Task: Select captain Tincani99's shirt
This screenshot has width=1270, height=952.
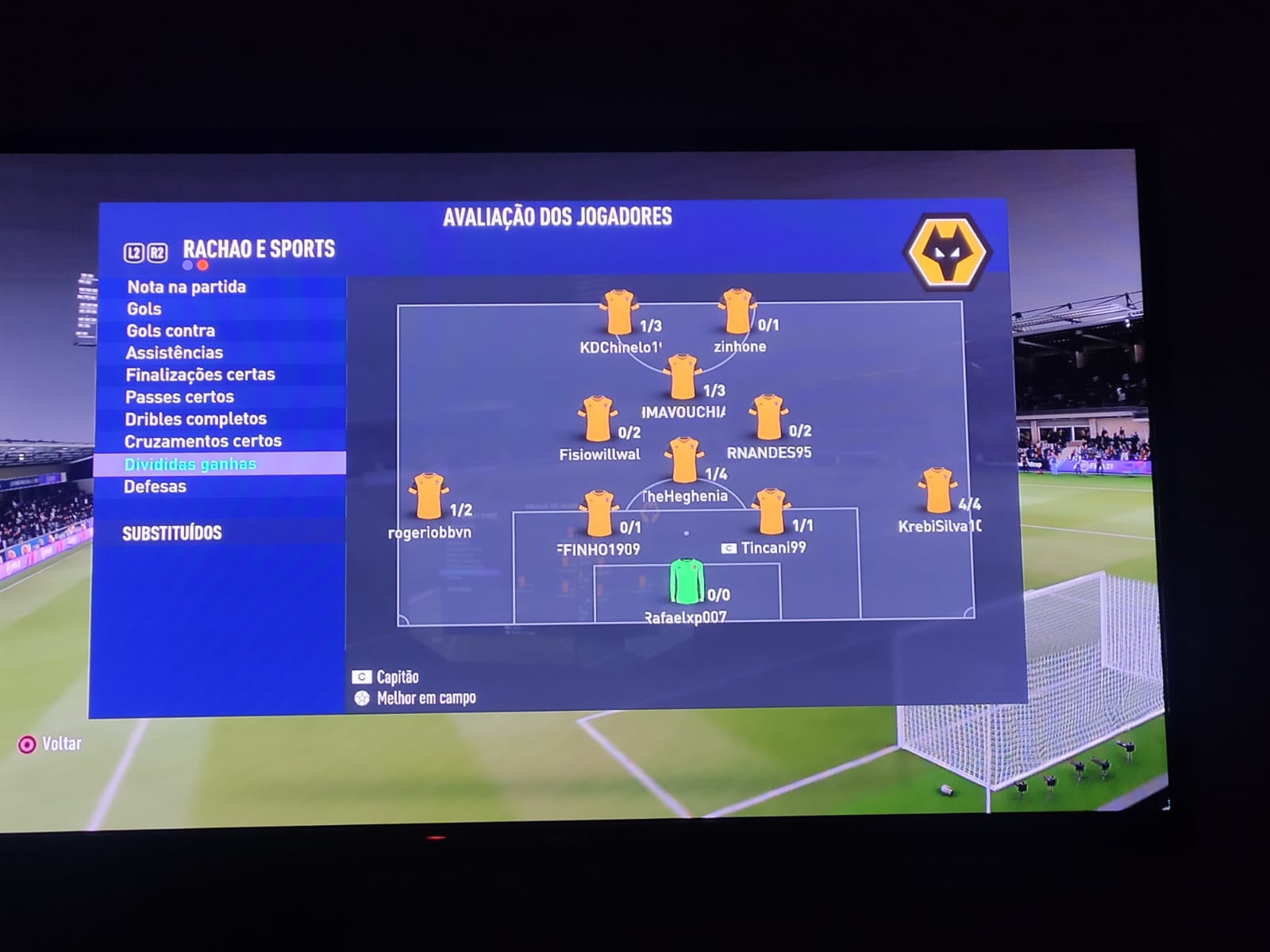Action: 770,512
